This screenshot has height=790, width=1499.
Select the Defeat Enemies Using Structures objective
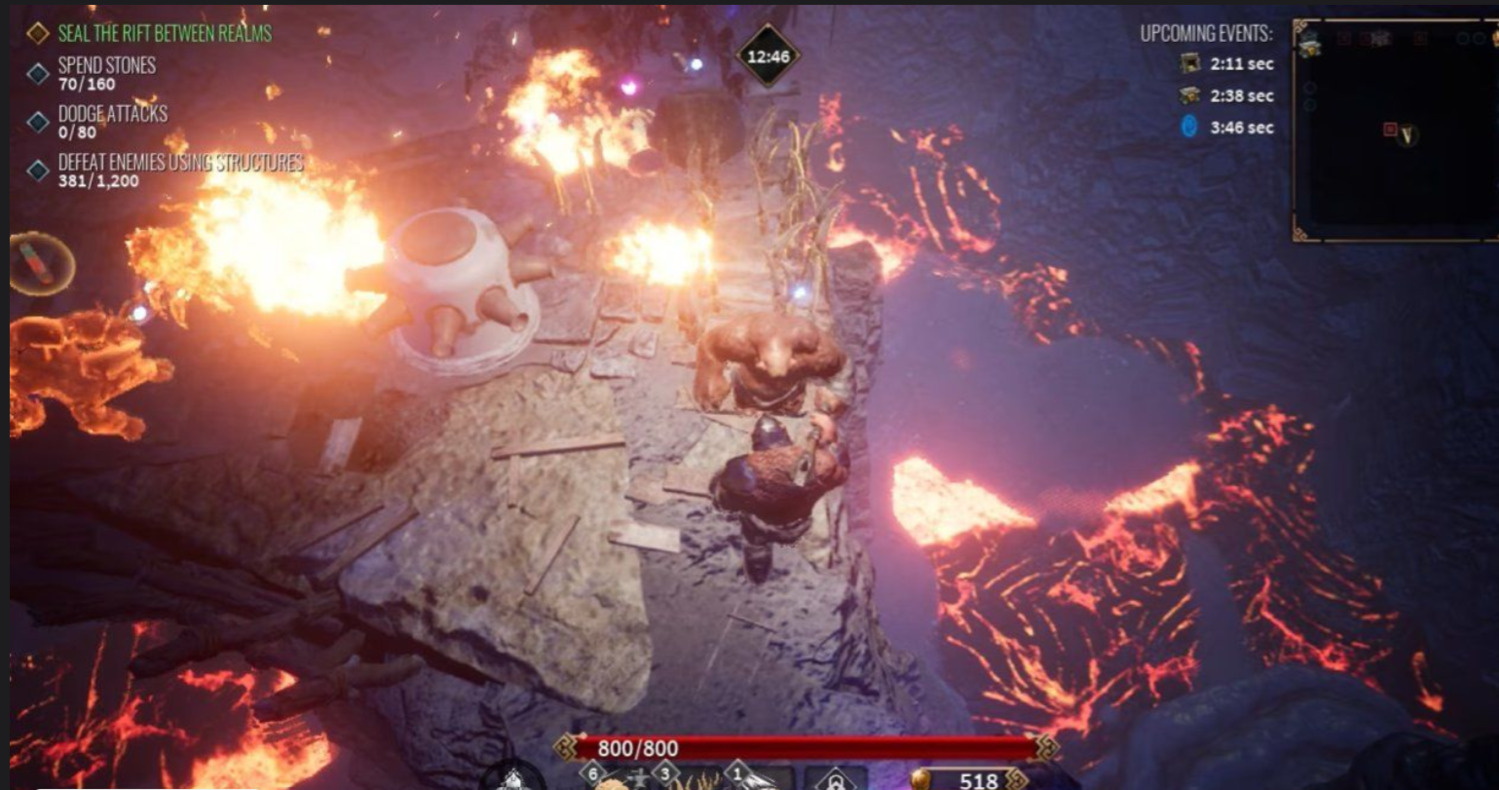[x=180, y=170]
